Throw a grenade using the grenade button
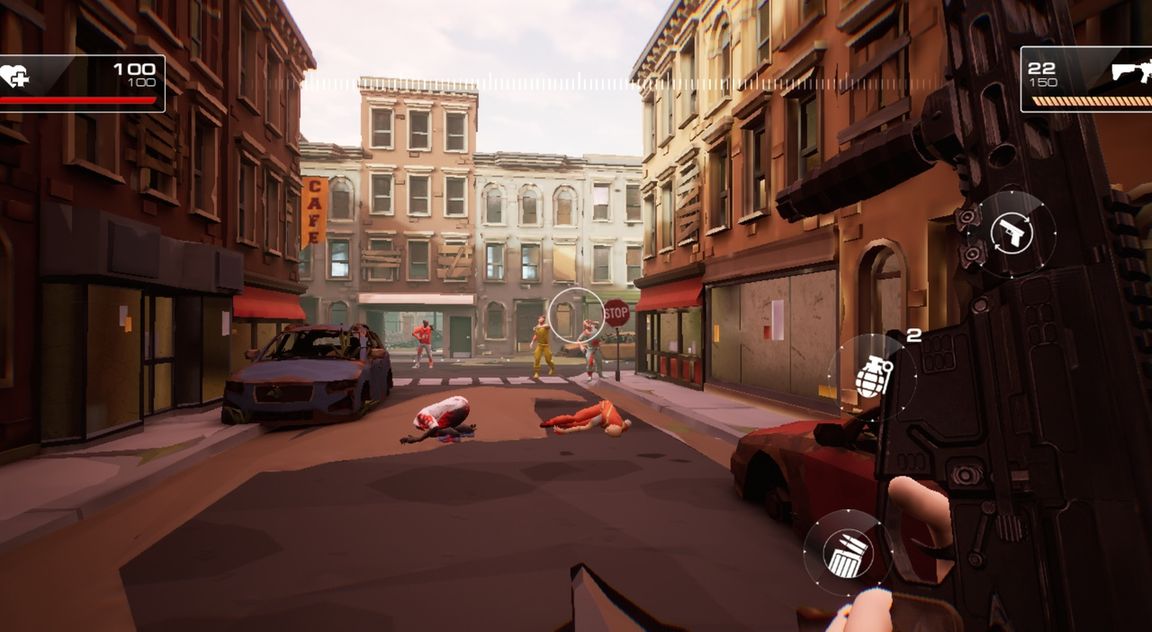Image resolution: width=1152 pixels, height=632 pixels. [x=872, y=377]
